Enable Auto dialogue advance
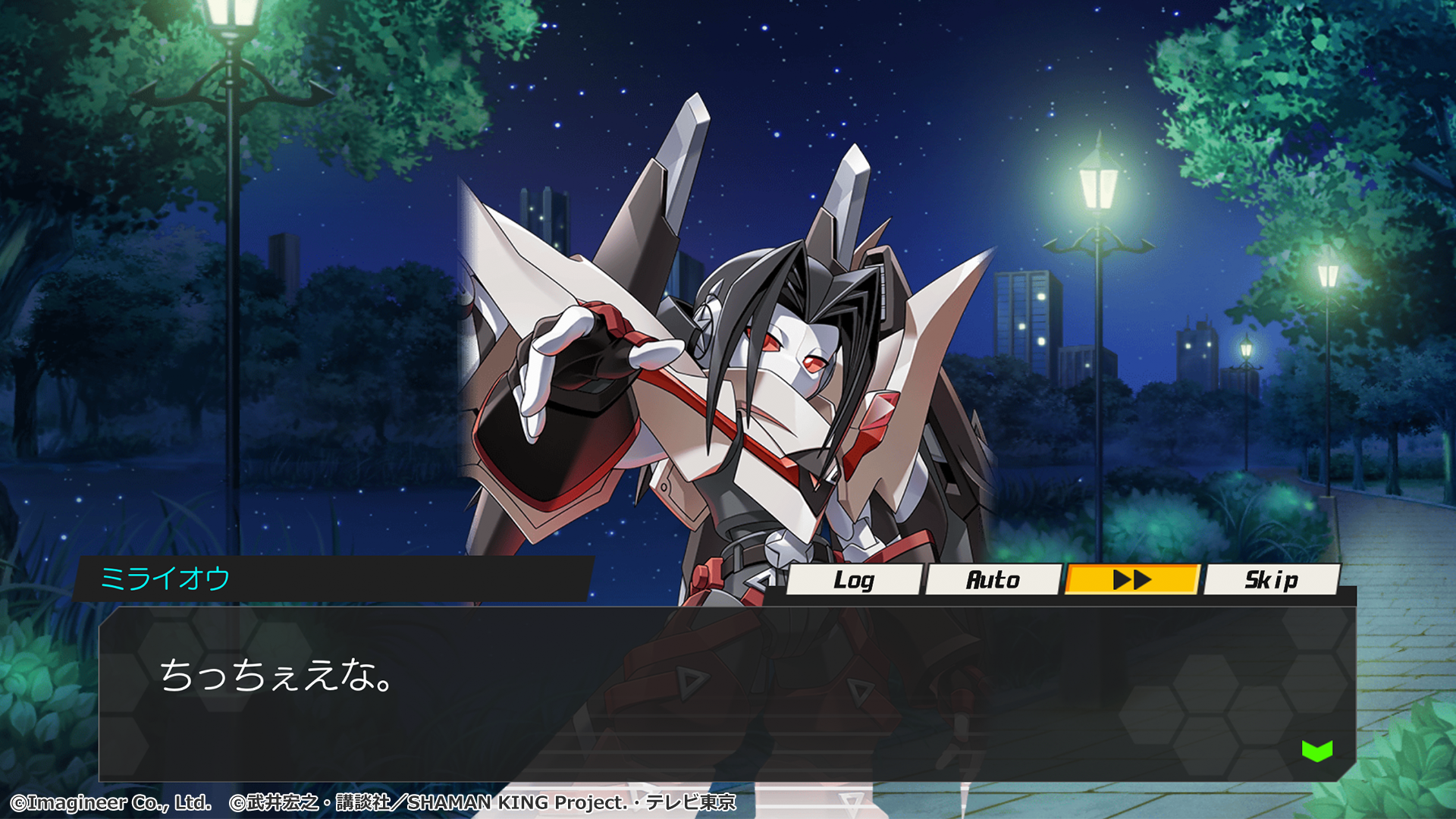The height and width of the screenshot is (819, 1456). coord(993,580)
